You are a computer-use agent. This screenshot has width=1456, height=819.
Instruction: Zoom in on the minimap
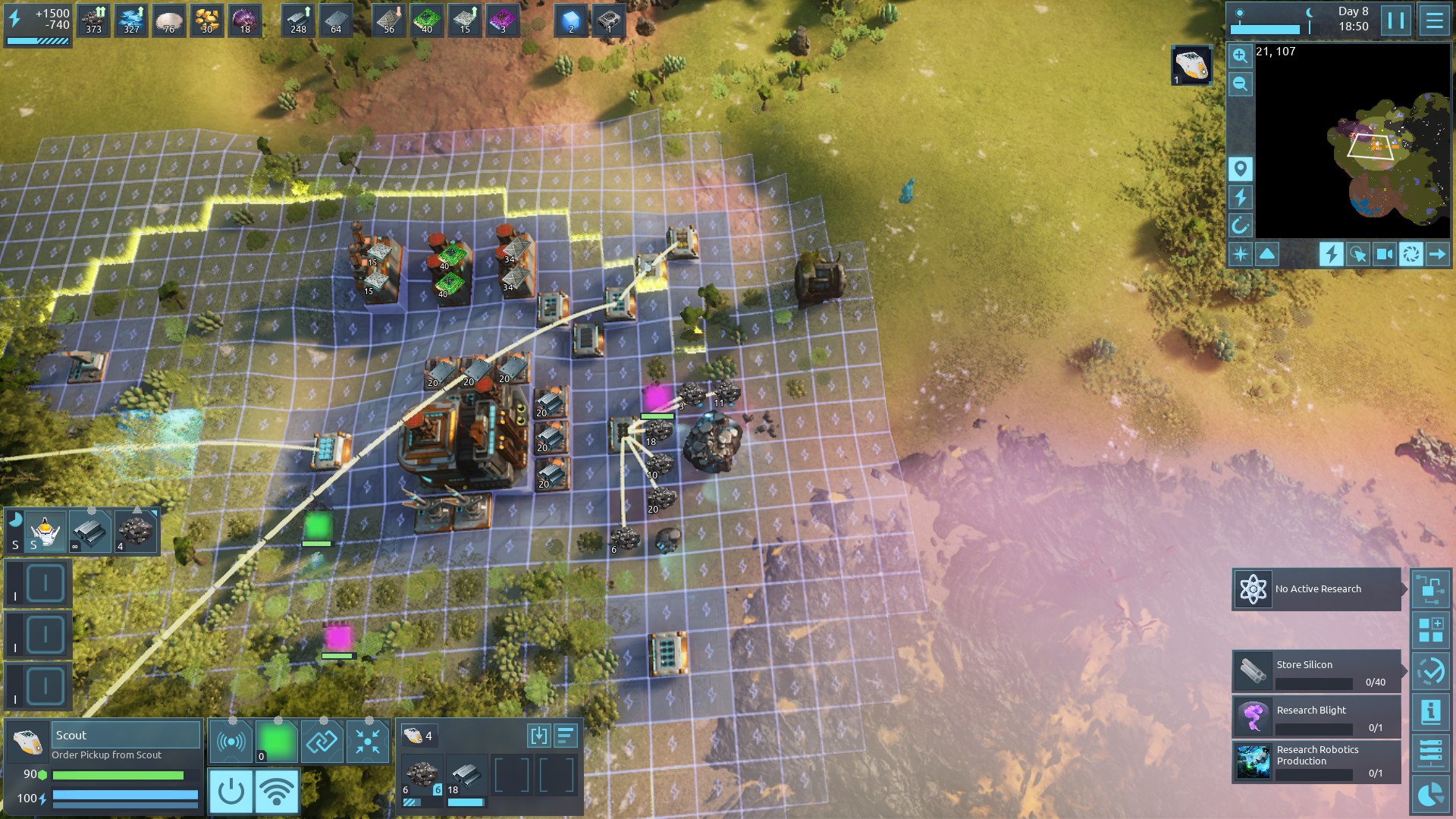(1240, 55)
